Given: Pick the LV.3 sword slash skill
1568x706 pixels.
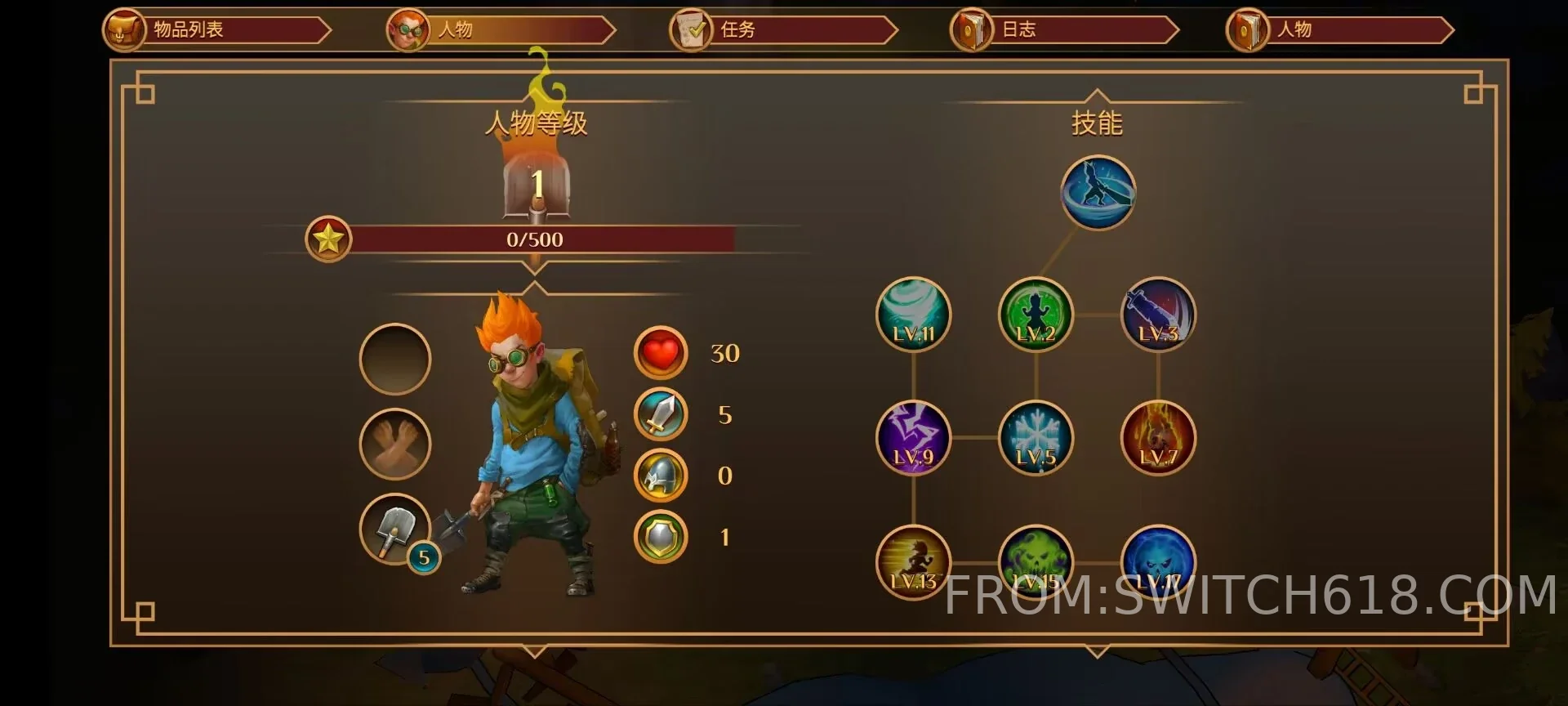Looking at the screenshot, I should 1158,315.
